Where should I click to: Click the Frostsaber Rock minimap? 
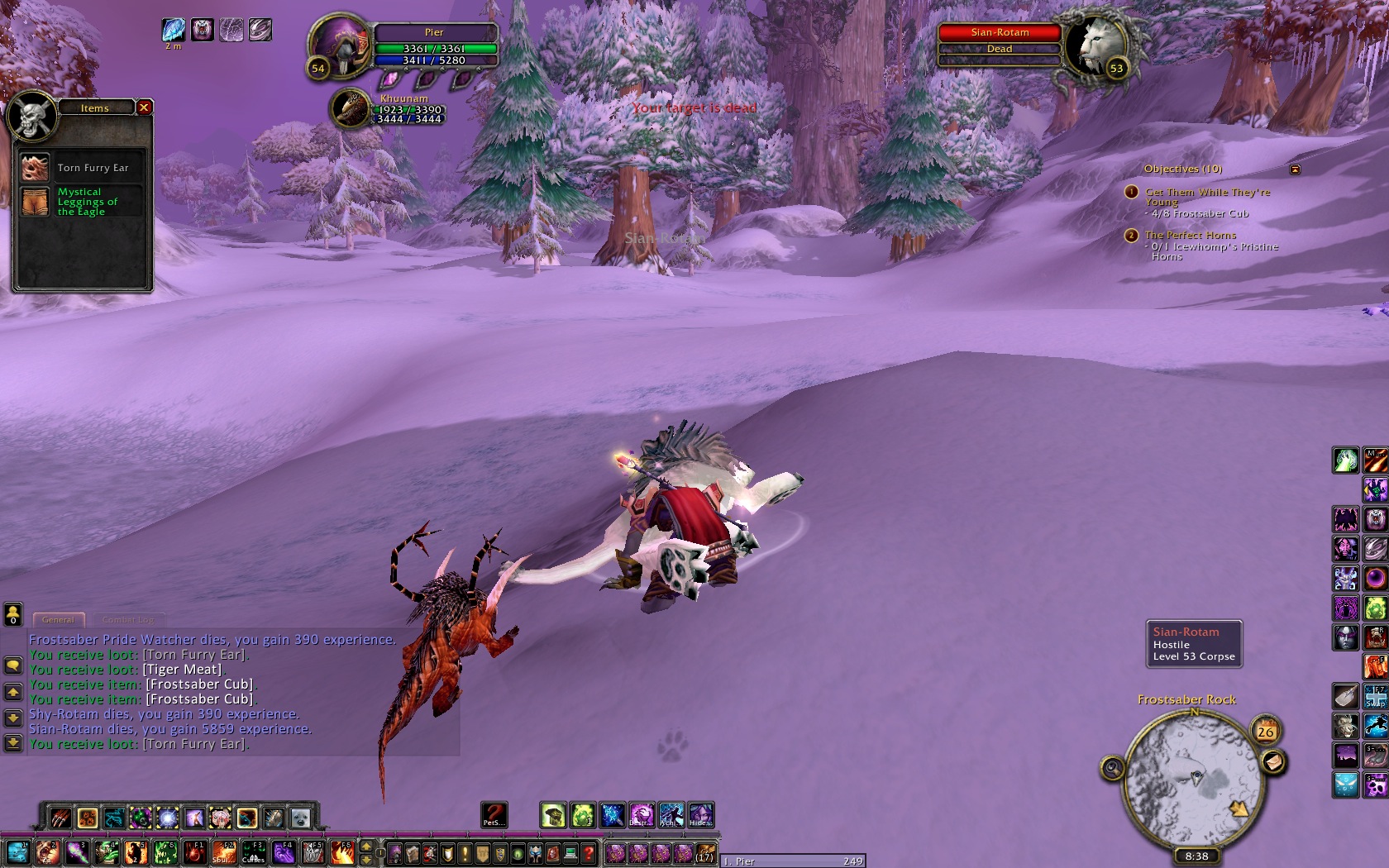(1194, 775)
